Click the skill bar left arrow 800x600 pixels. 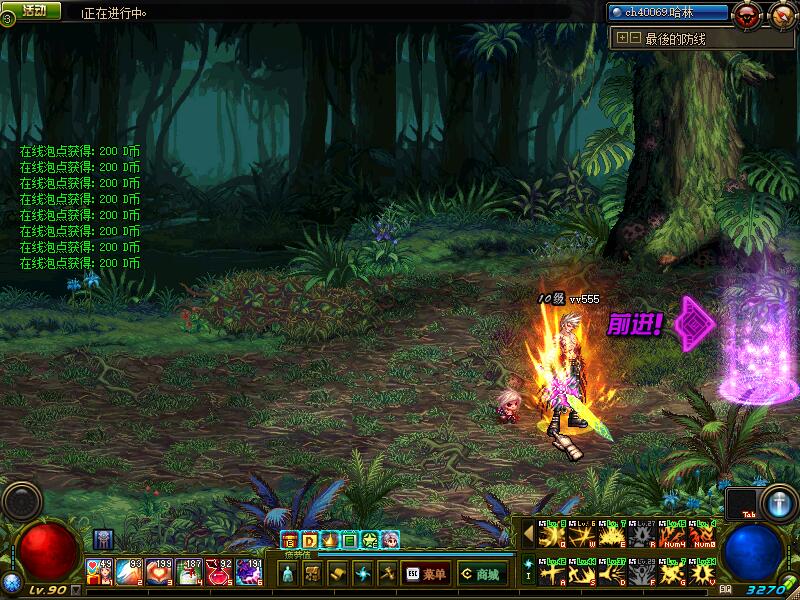click(x=528, y=535)
